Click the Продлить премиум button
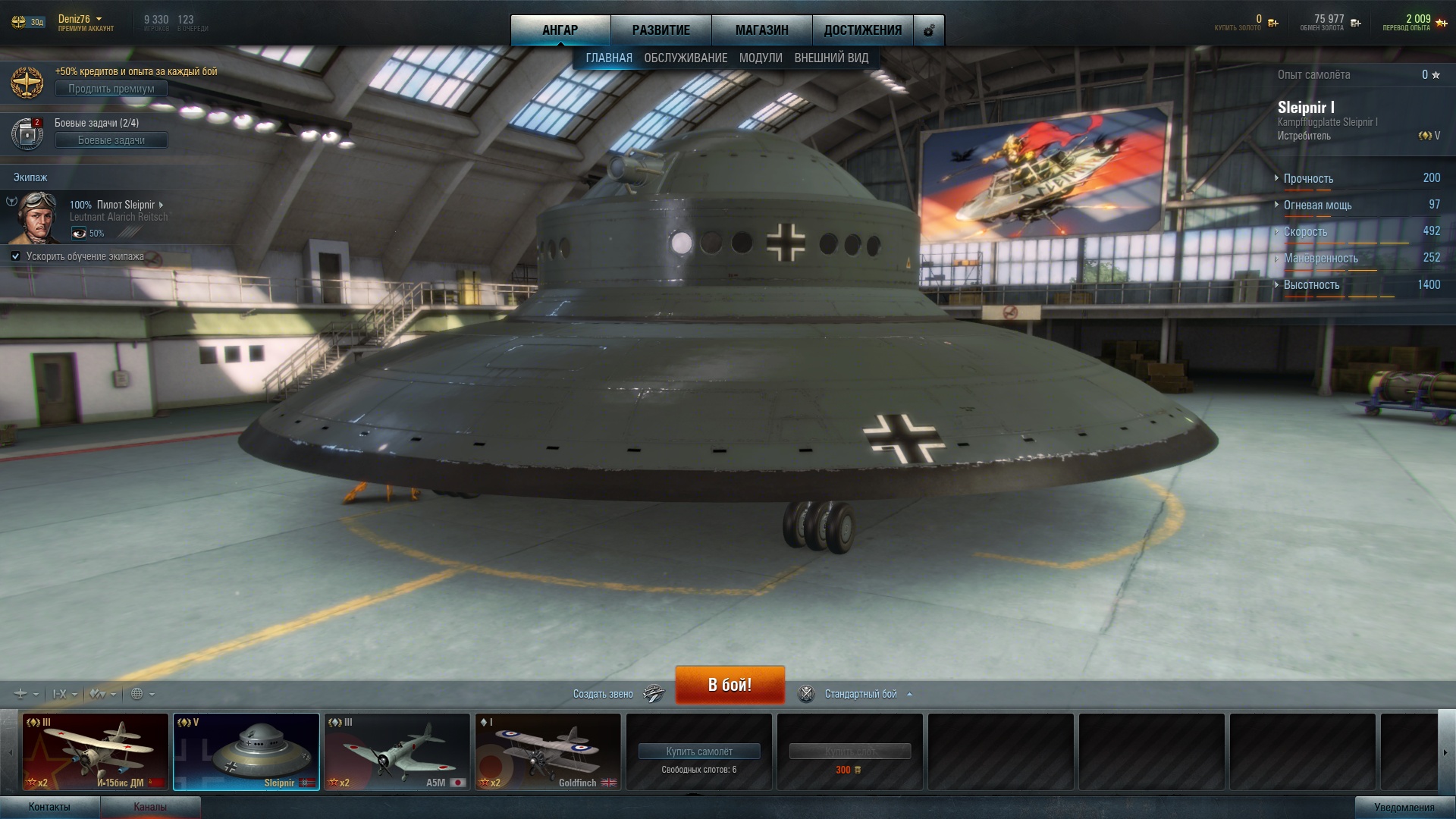 tap(111, 89)
